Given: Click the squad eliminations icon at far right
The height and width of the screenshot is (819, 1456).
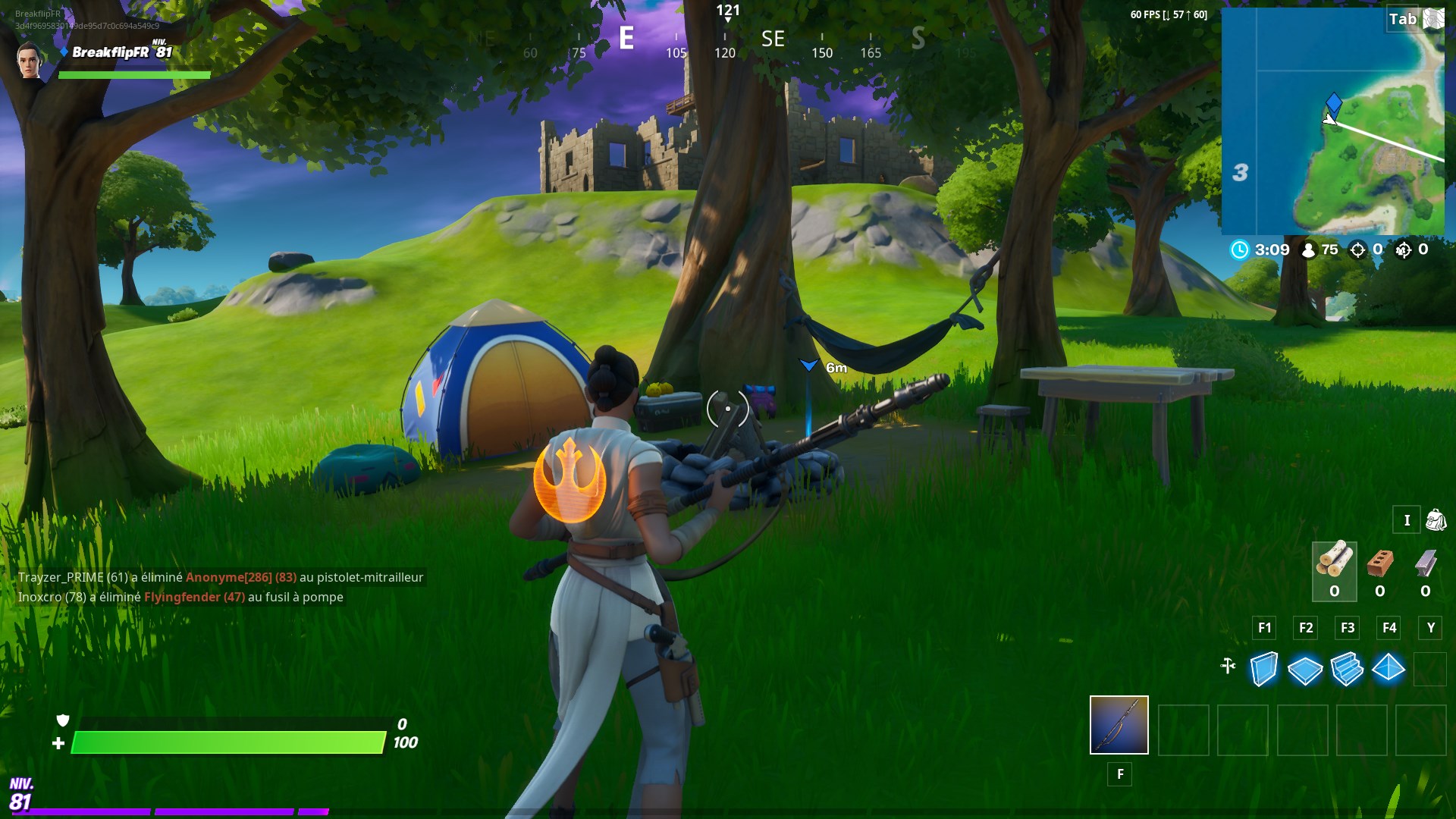Looking at the screenshot, I should click(1409, 249).
